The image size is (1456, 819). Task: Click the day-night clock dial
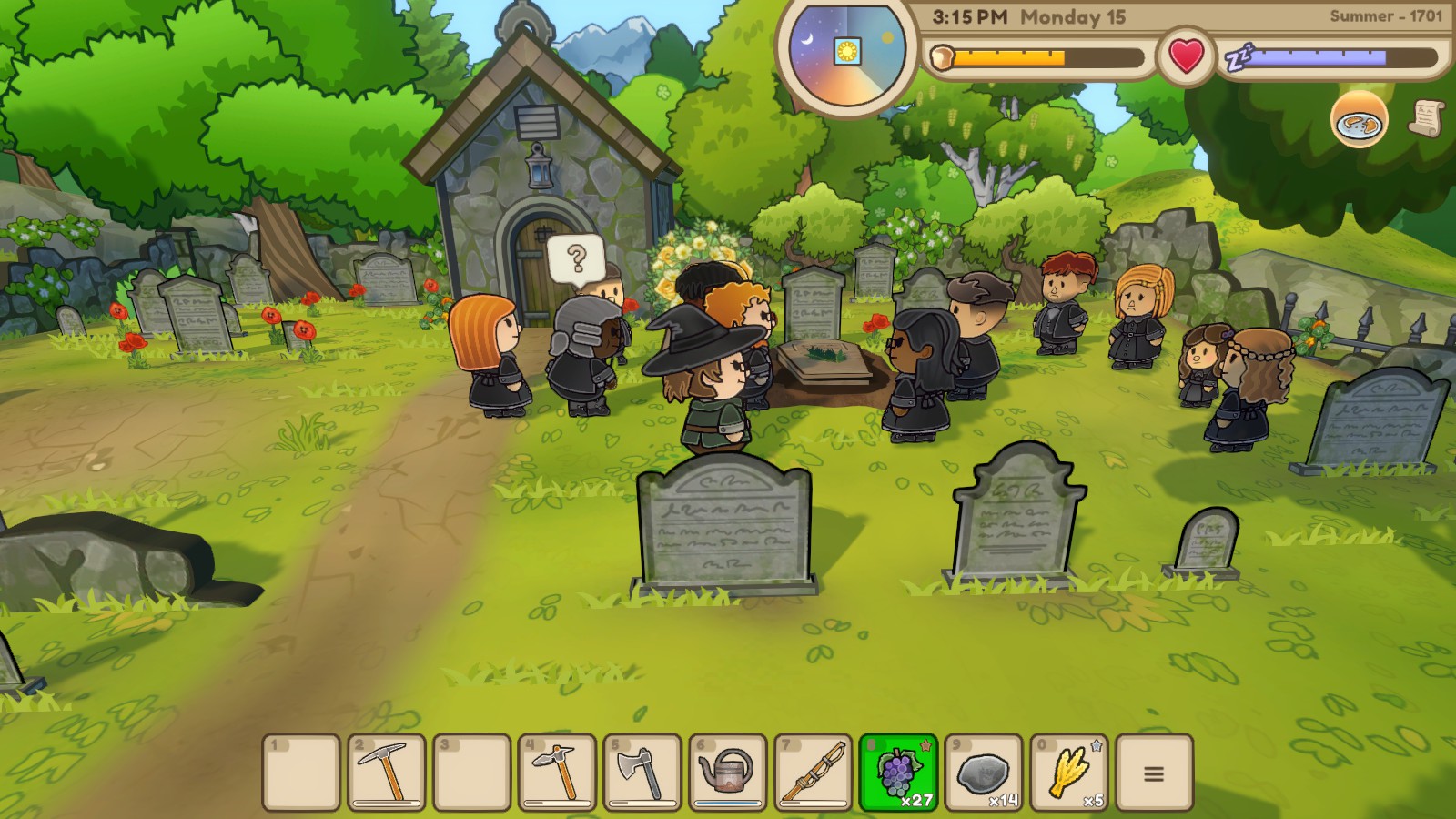tap(848, 51)
